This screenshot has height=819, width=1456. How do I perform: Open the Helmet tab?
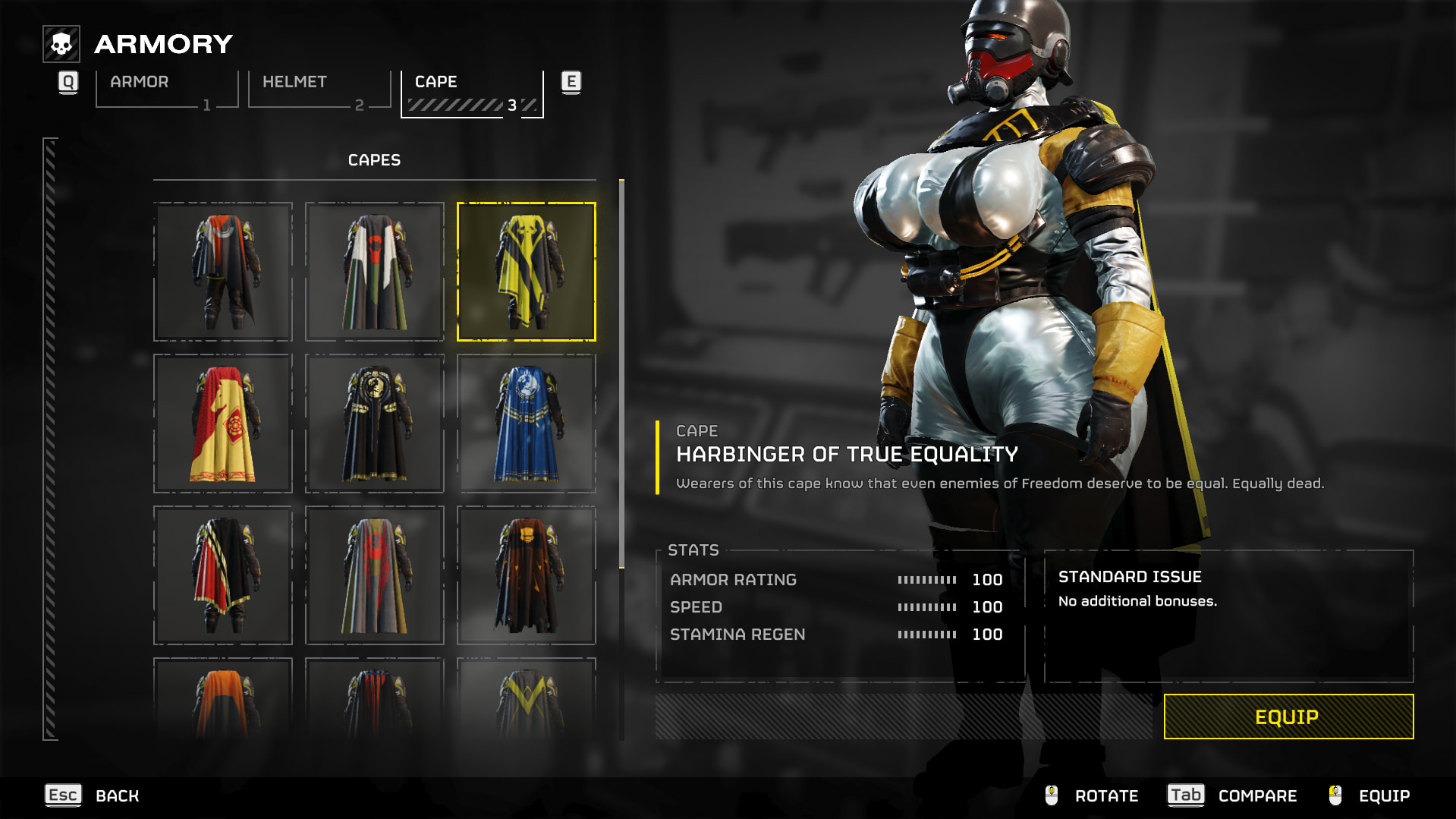(319, 90)
